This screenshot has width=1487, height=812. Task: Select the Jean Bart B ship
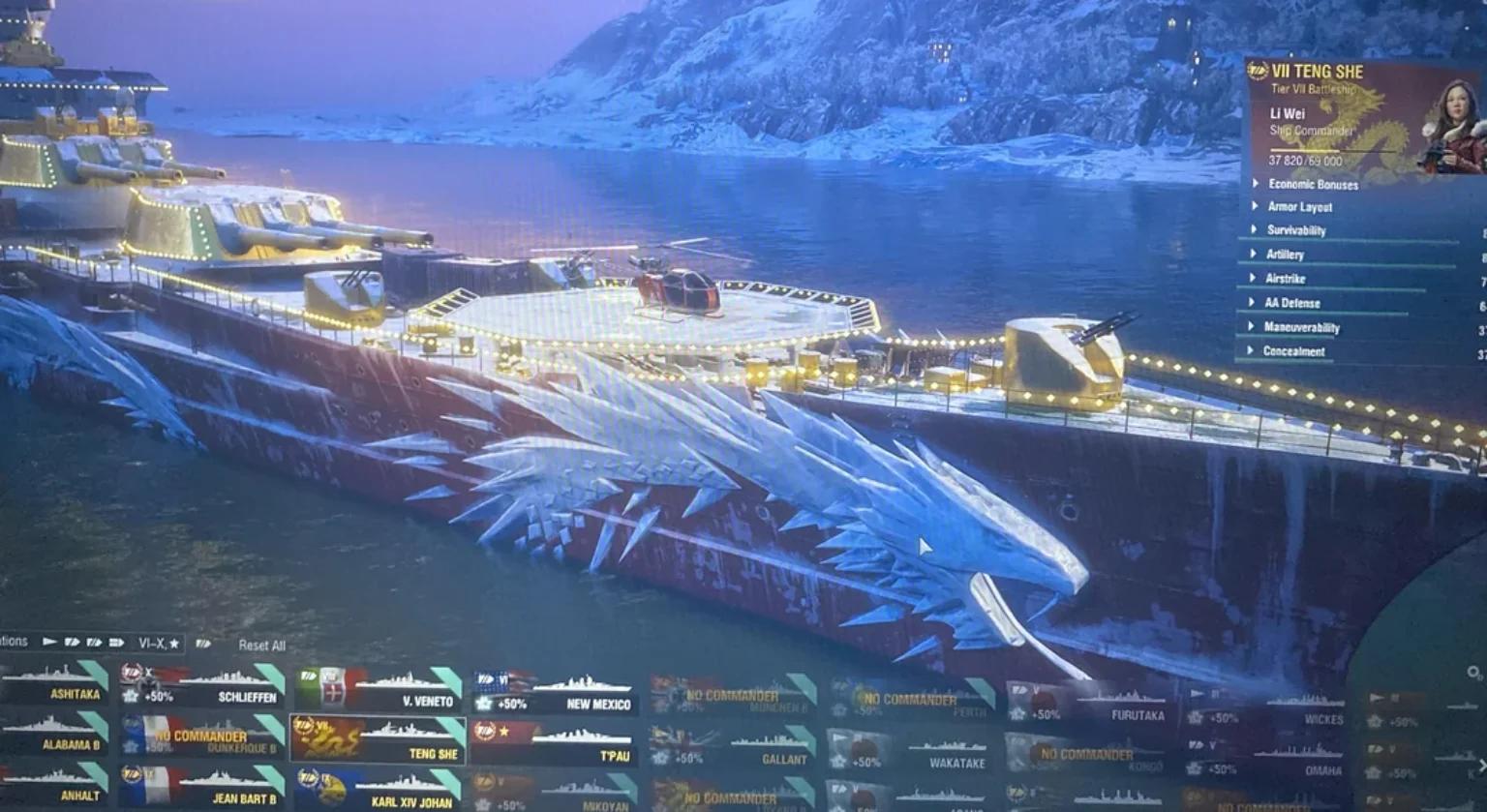point(202,787)
